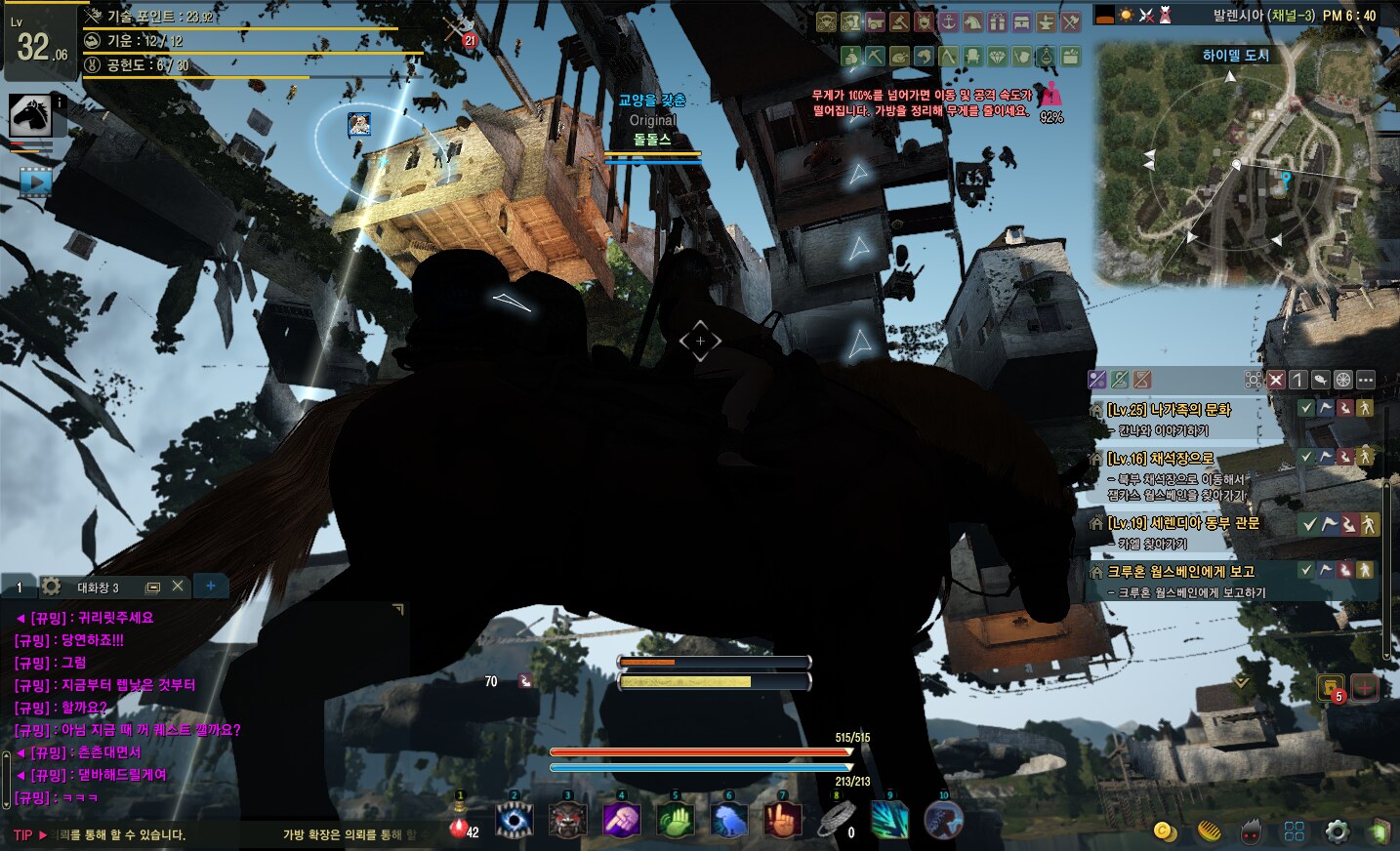1400x851 pixels.
Task: Select the 크루혼 웜스베인에게 보고 quest
Action: 1180,572
